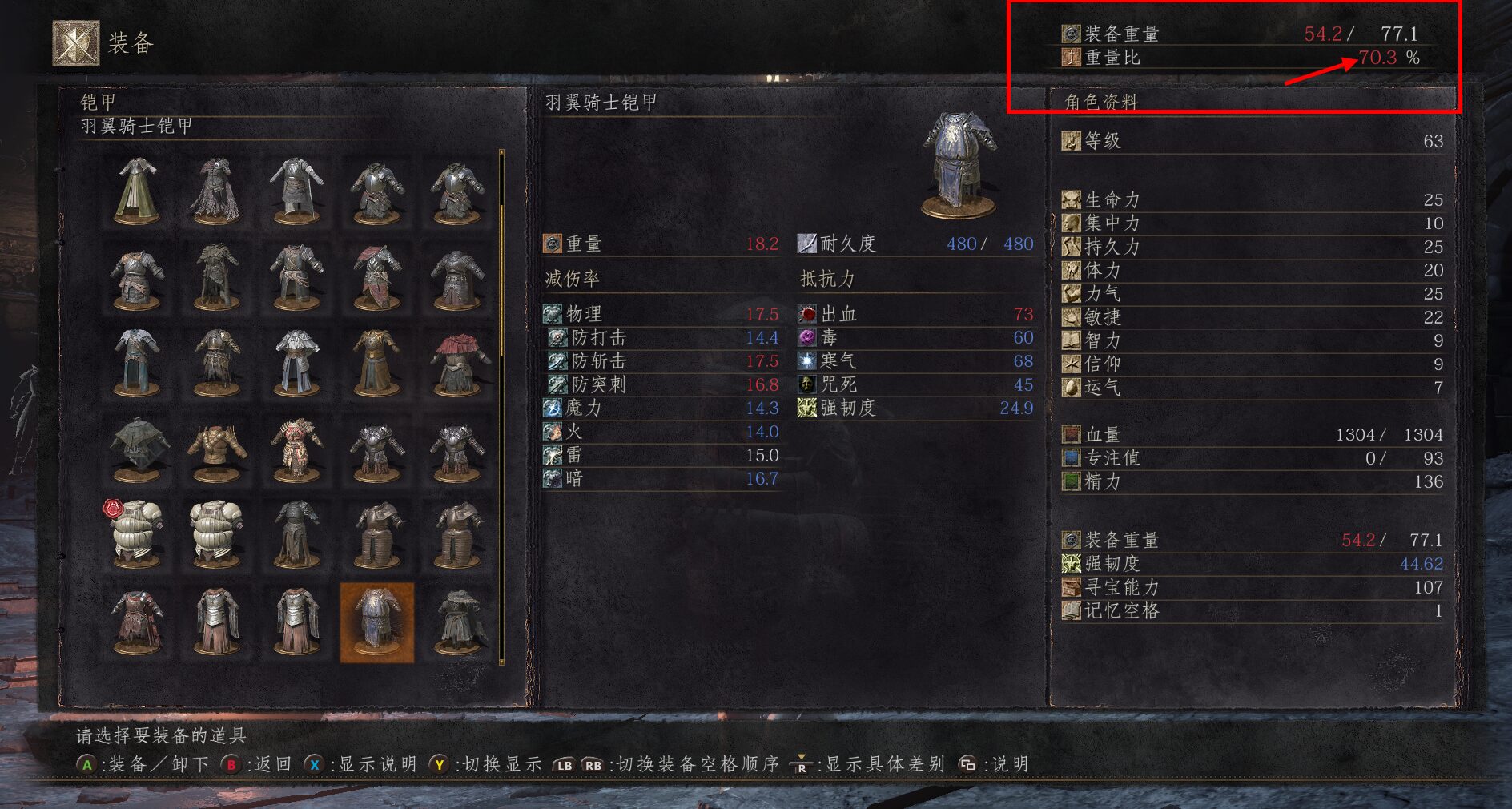Click the 火 fire defense icon

click(553, 433)
